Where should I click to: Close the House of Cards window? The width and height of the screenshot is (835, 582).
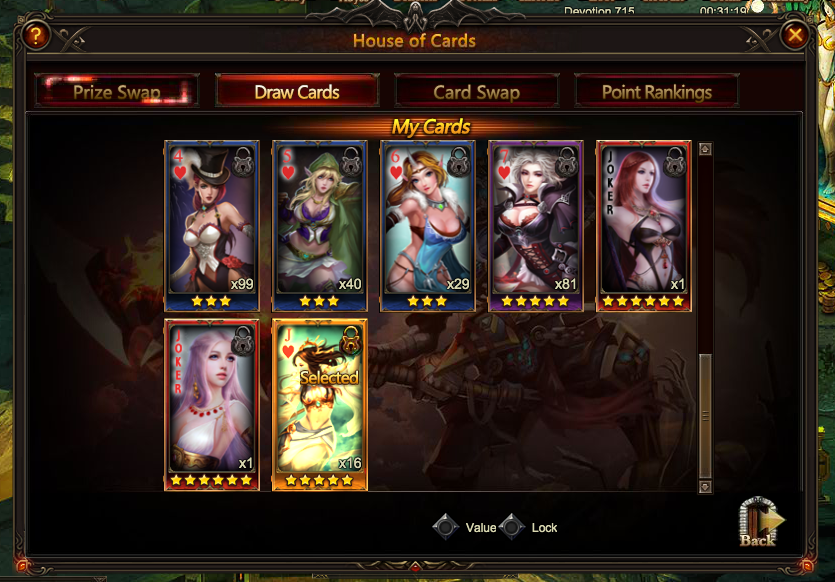[795, 36]
